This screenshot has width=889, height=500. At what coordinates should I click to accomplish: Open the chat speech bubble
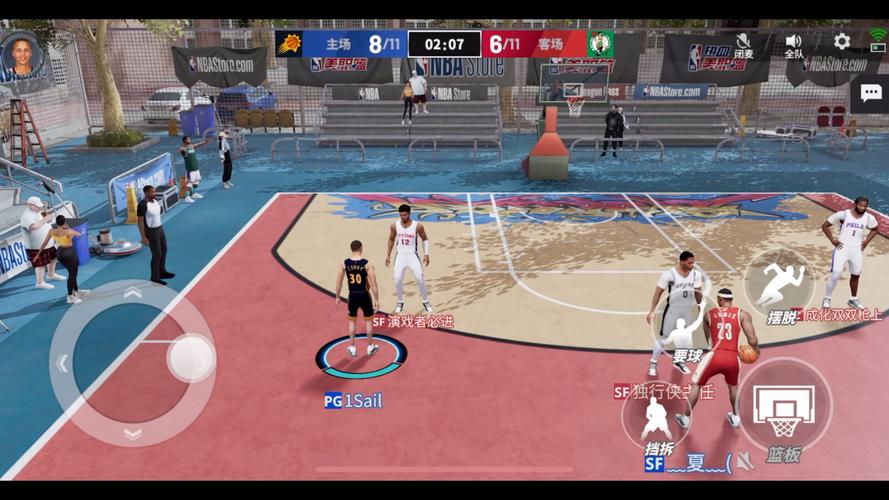tap(869, 93)
